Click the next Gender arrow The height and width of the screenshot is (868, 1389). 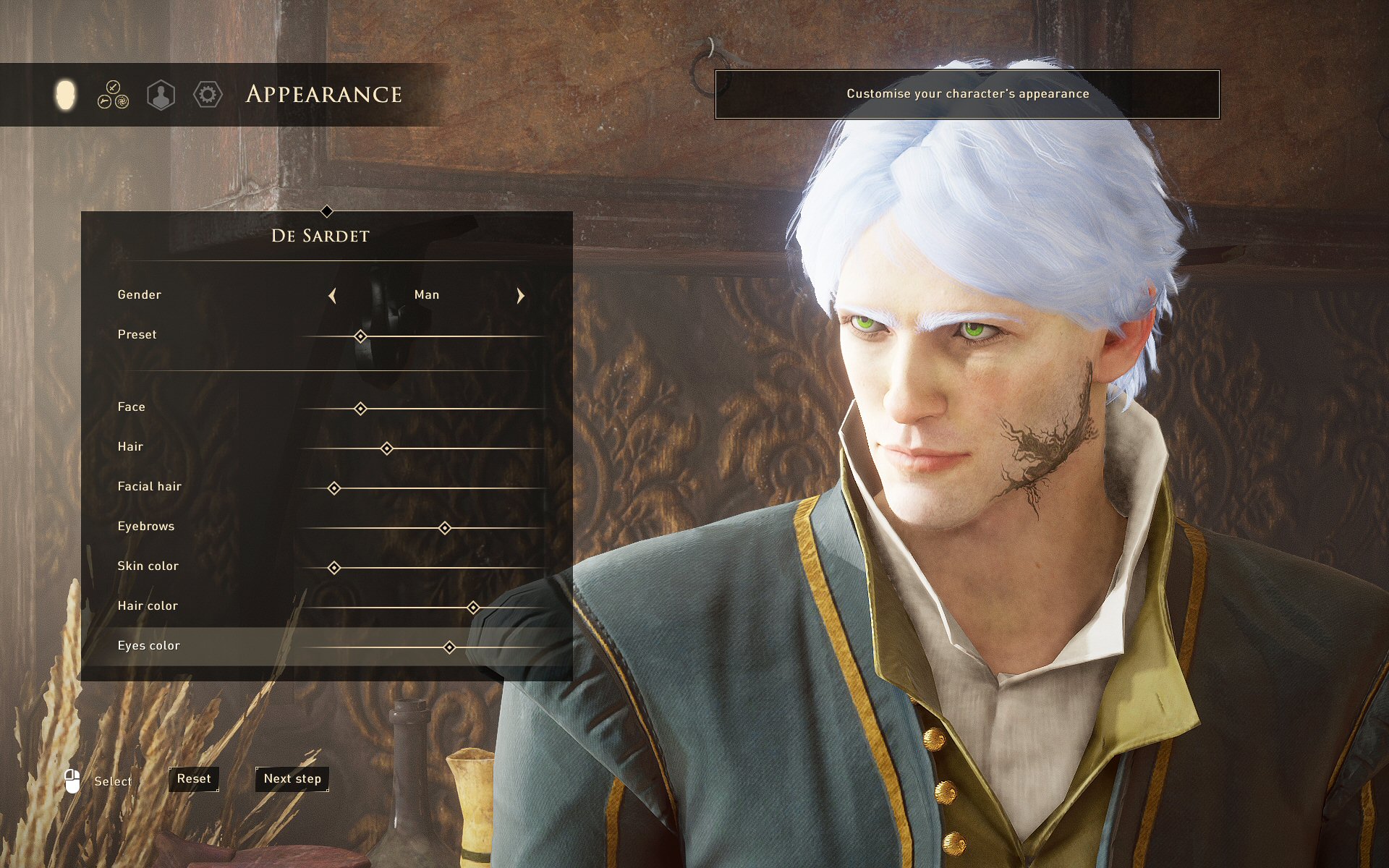520,295
